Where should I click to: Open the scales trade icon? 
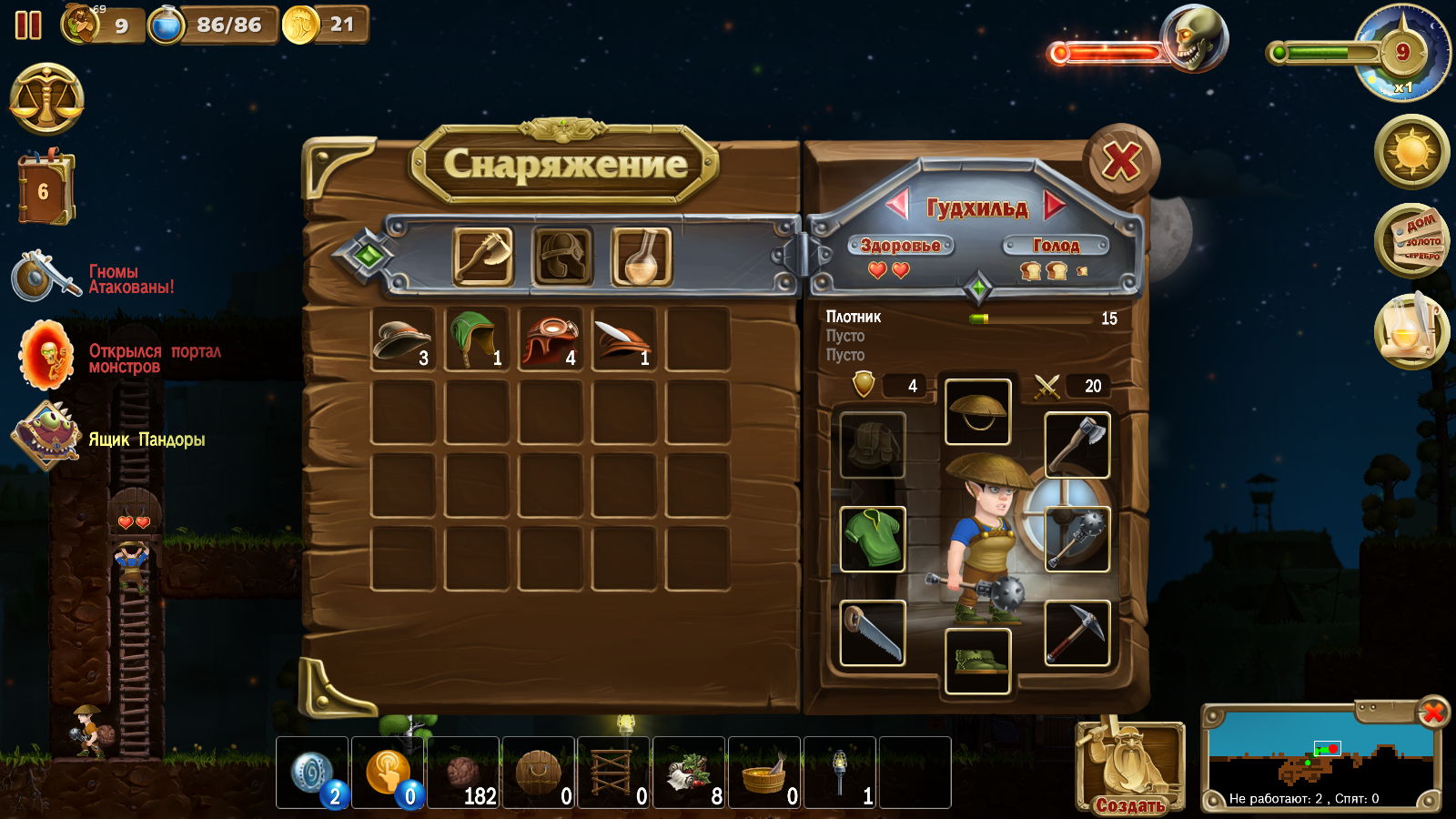click(x=47, y=99)
